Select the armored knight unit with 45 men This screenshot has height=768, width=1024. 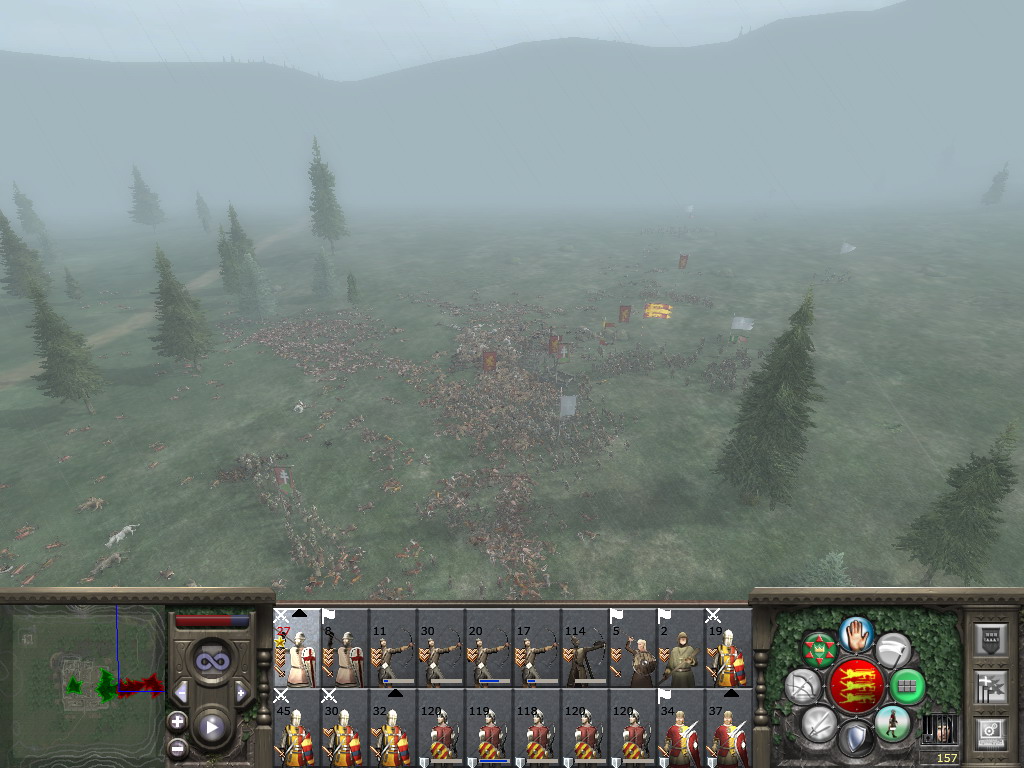pos(297,728)
